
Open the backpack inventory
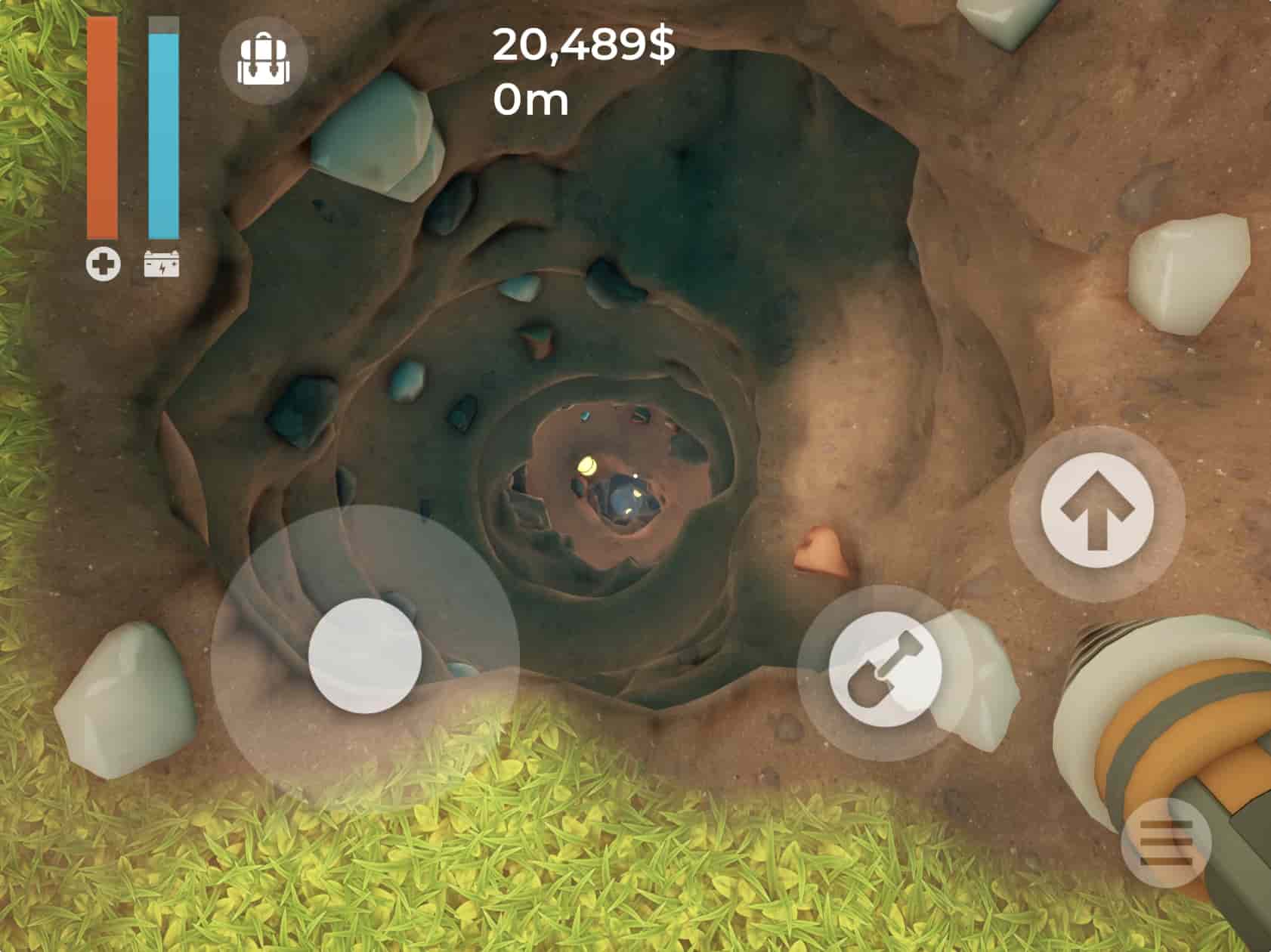263,60
